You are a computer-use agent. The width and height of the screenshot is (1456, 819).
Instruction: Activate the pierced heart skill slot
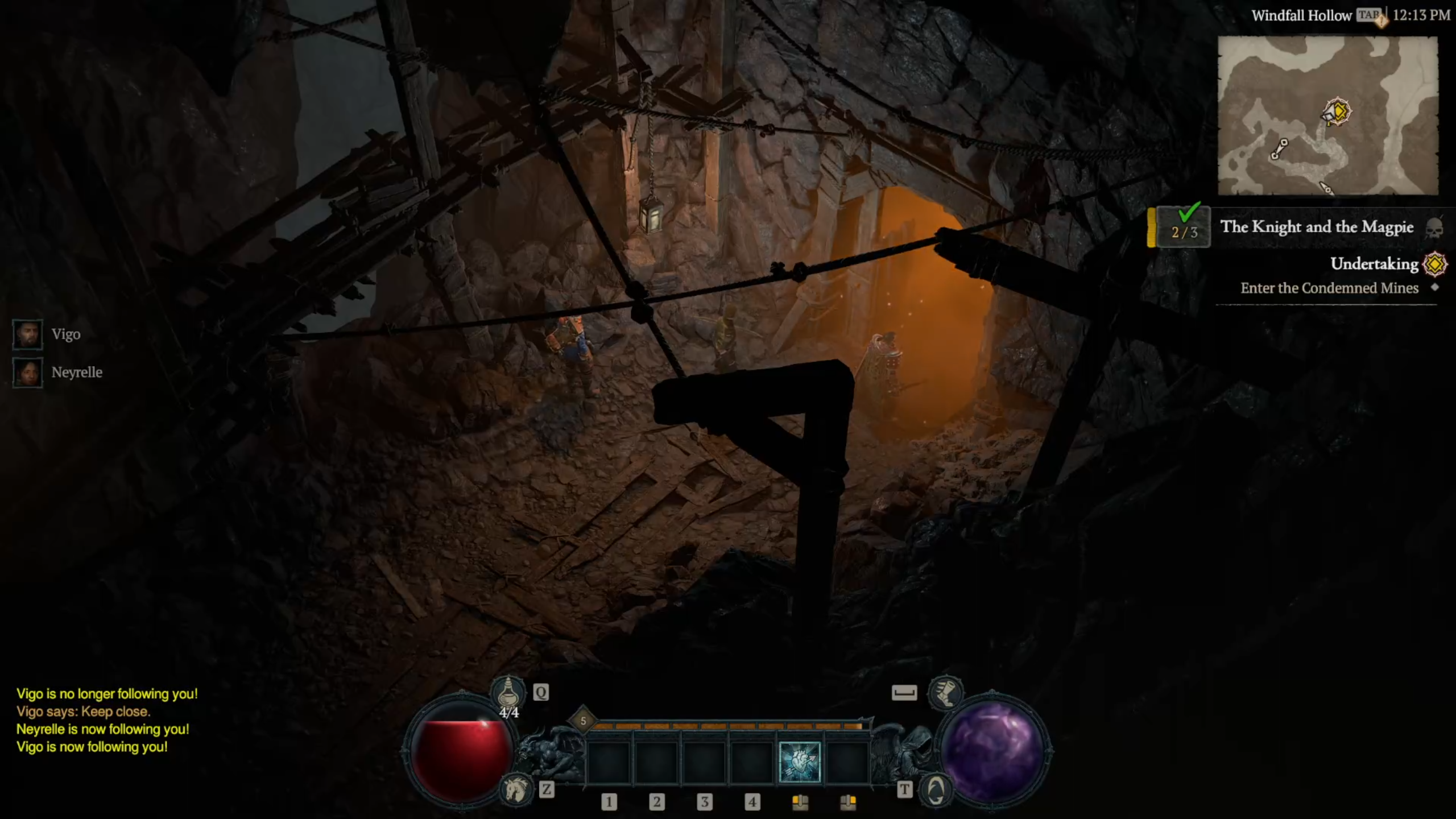799,762
